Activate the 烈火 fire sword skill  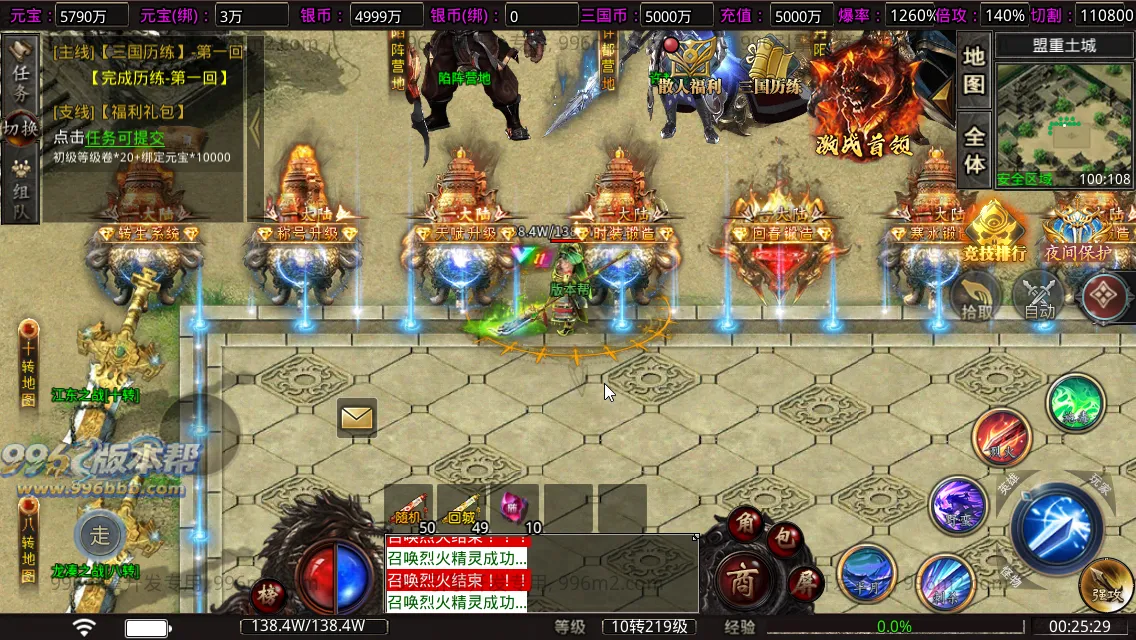(x=1001, y=436)
